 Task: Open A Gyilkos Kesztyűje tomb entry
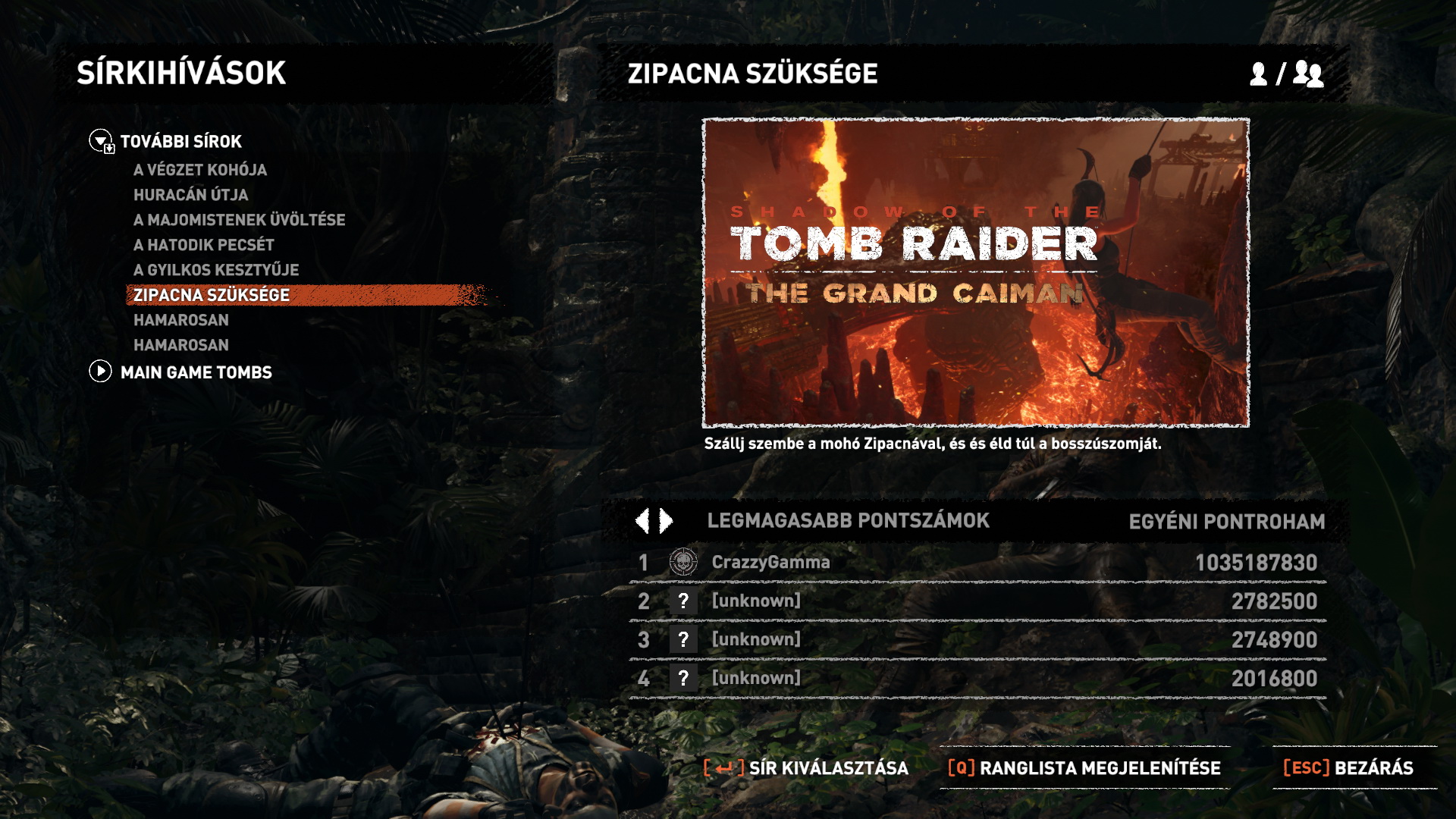[x=216, y=270]
